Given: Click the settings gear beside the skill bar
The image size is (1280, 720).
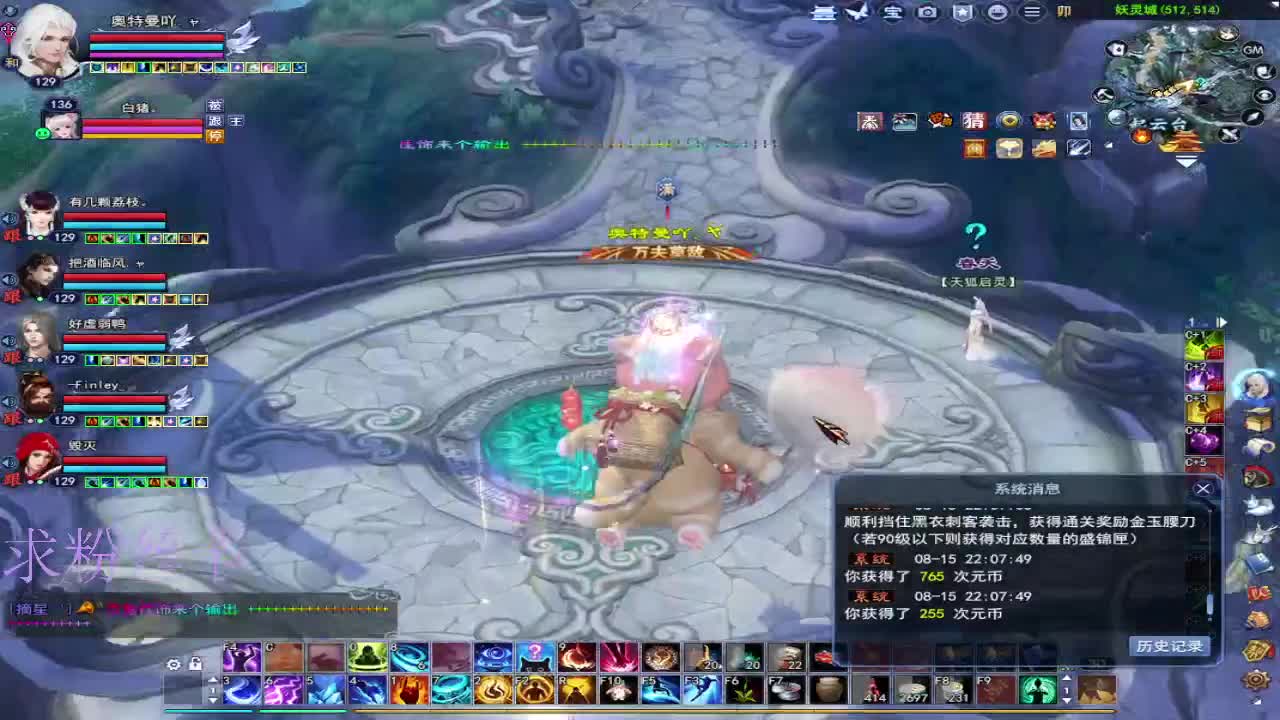Looking at the screenshot, I should coord(172,663).
